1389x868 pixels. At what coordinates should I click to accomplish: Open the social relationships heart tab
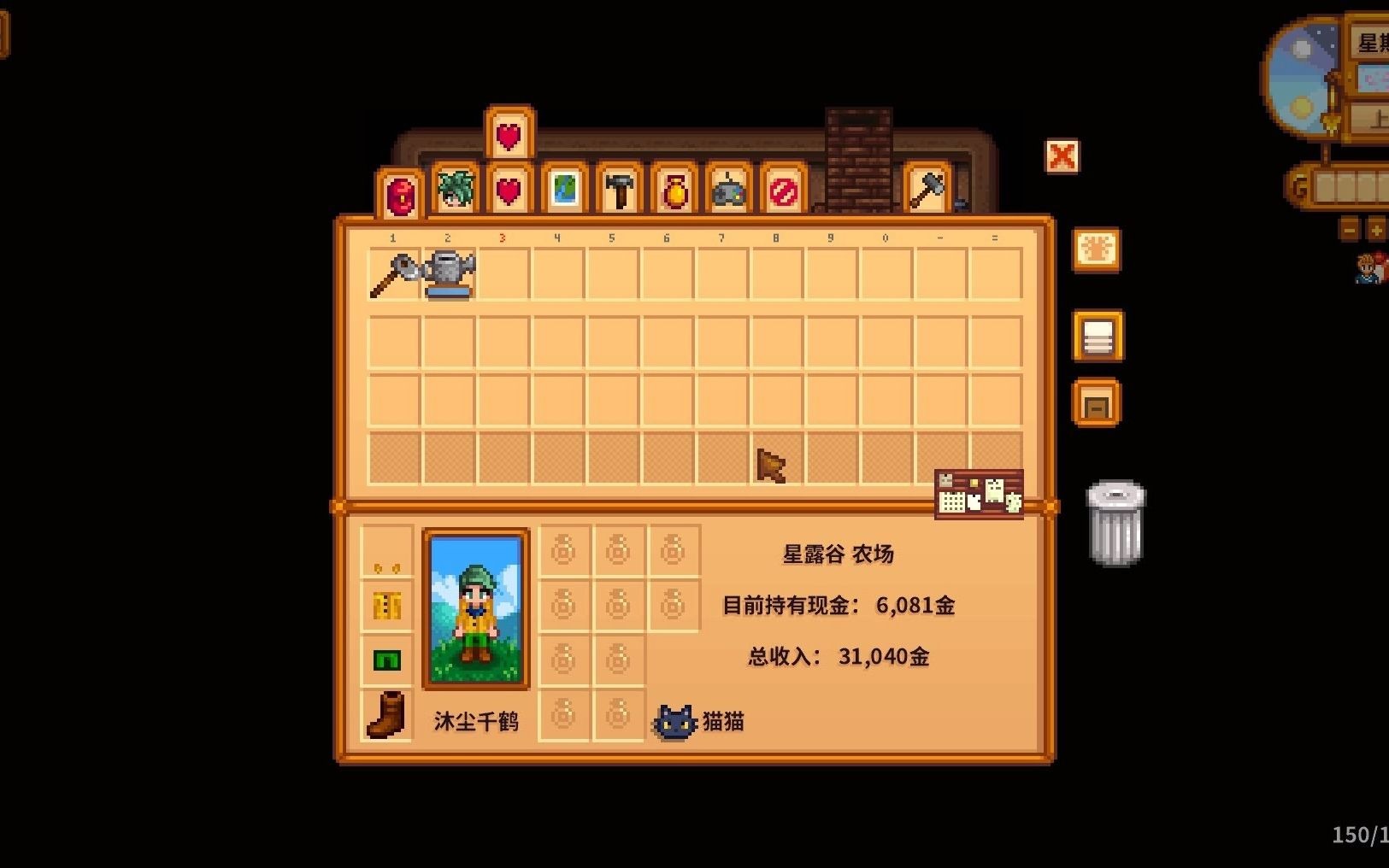tap(509, 191)
